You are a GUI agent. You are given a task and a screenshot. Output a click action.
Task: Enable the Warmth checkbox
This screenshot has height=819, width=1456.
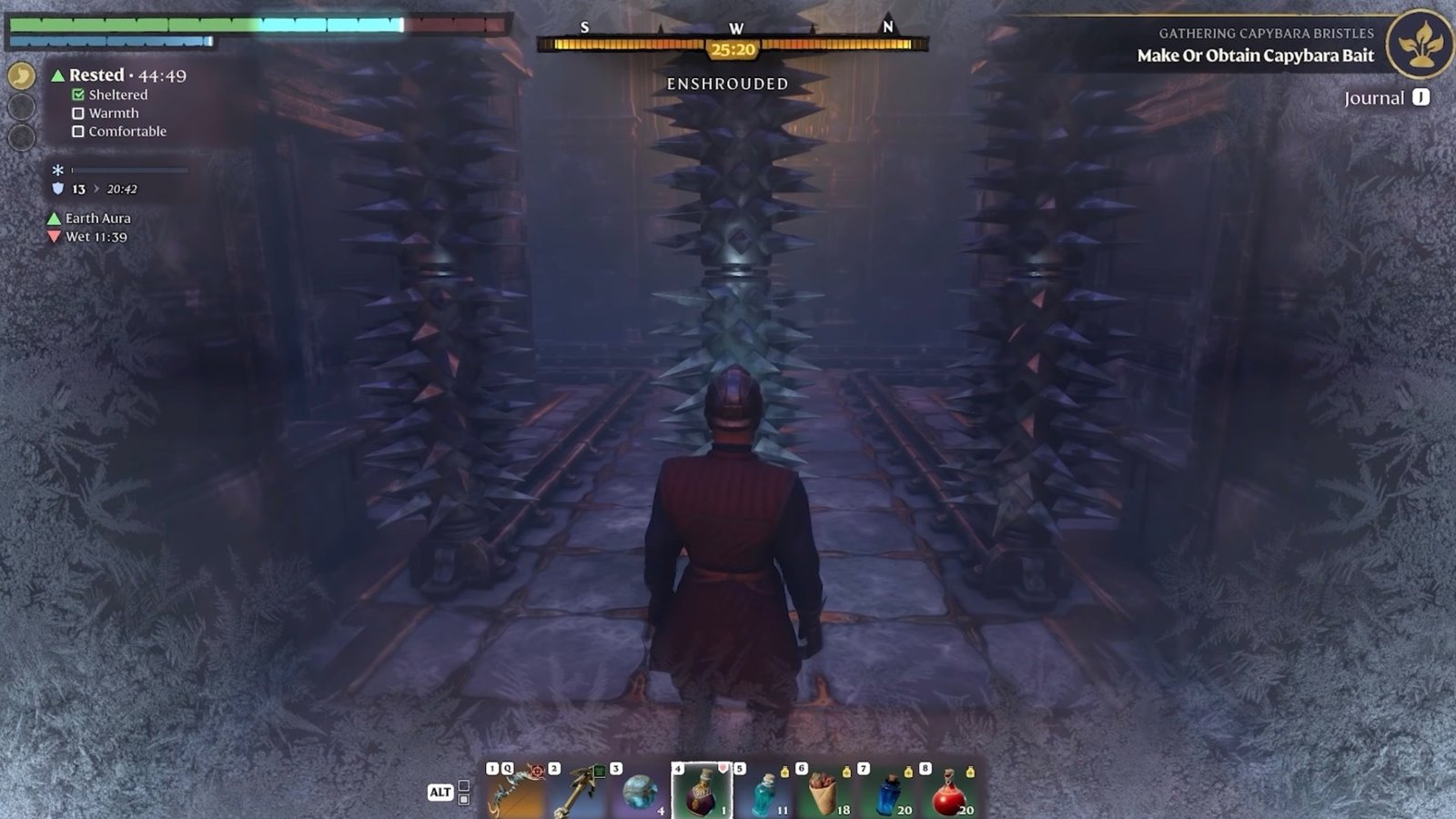(76, 113)
